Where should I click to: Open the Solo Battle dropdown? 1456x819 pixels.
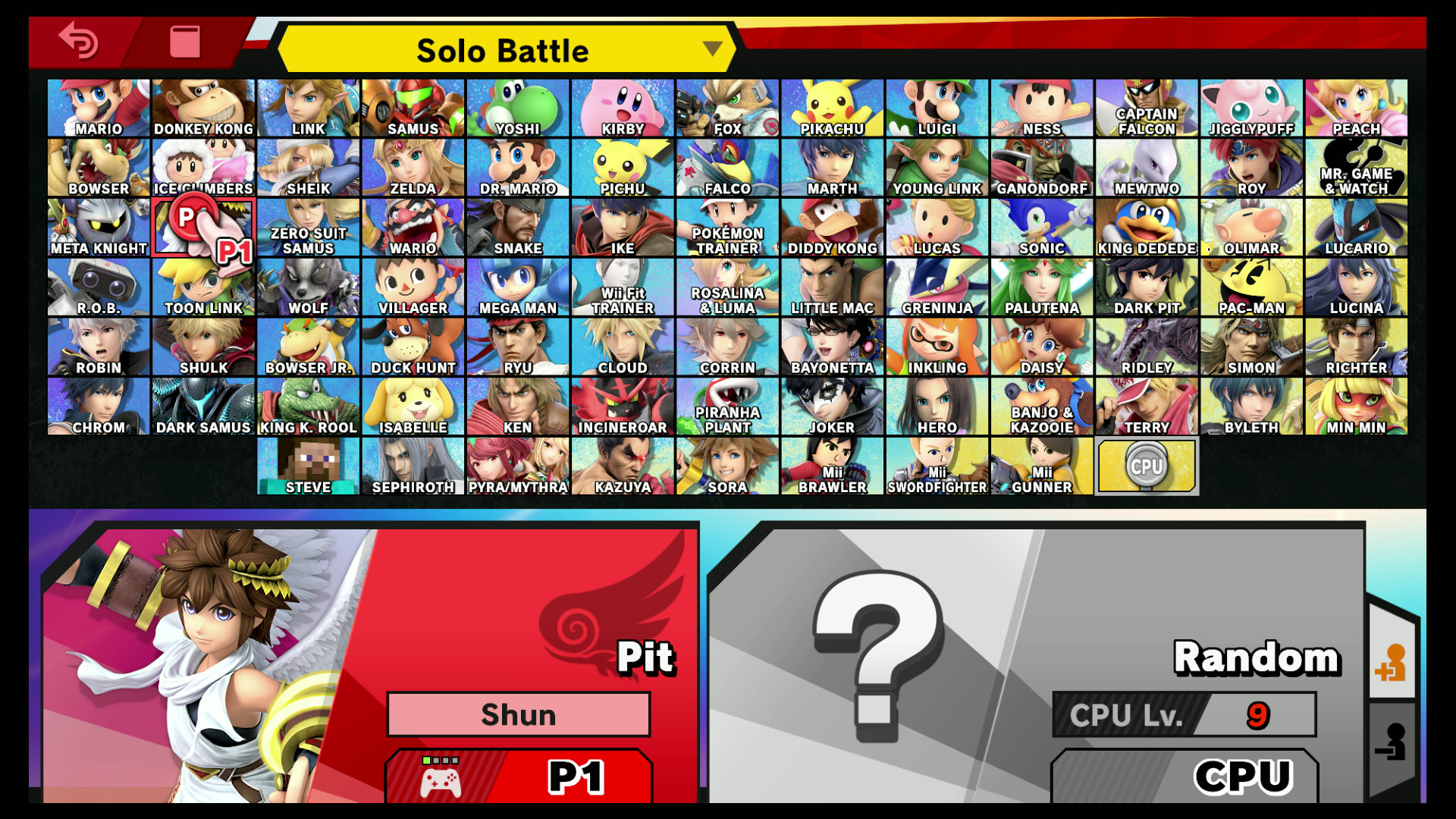point(503,50)
